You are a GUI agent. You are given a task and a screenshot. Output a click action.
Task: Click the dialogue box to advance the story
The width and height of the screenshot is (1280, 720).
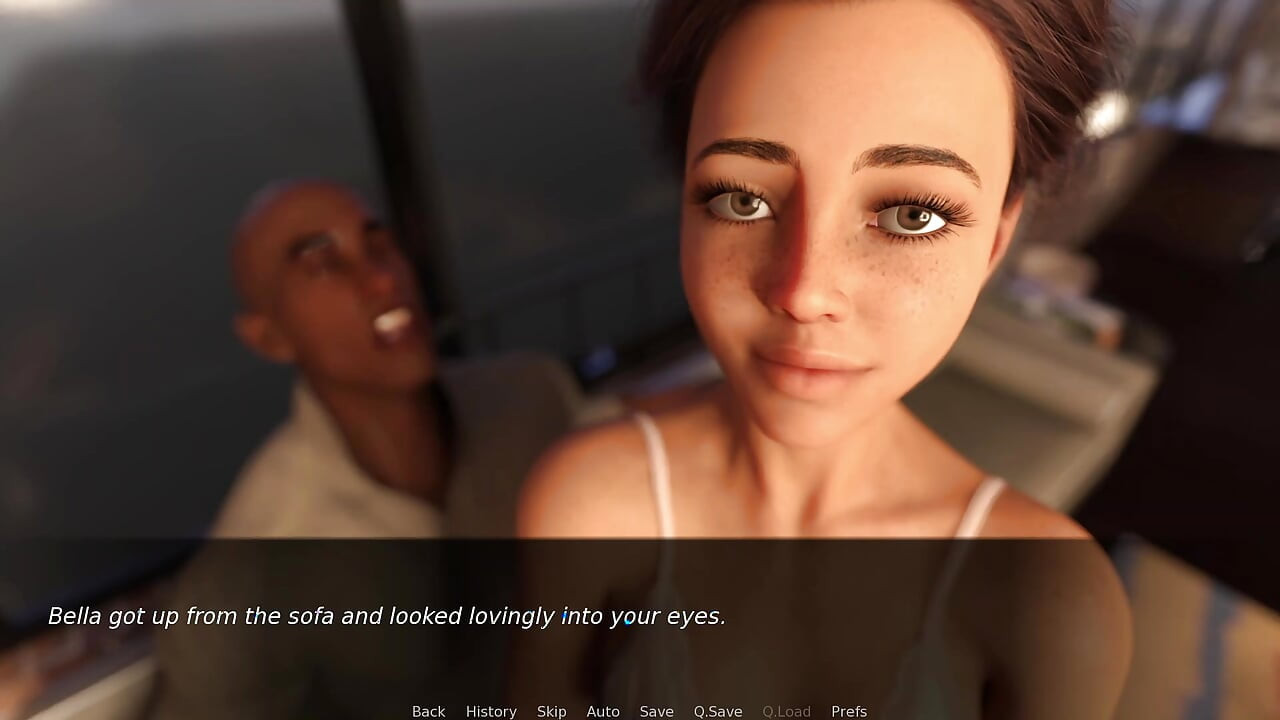coord(640,617)
